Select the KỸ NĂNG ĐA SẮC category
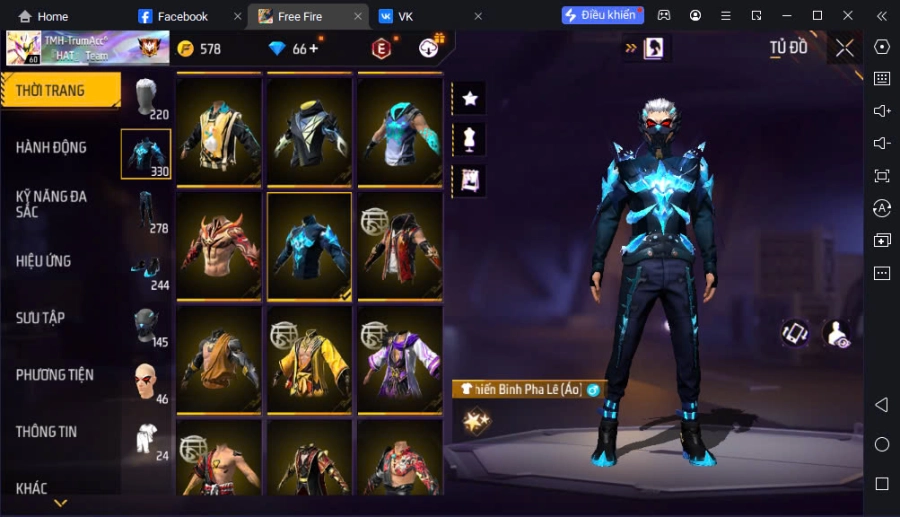Viewport: 900px width, 517px height. 52,204
